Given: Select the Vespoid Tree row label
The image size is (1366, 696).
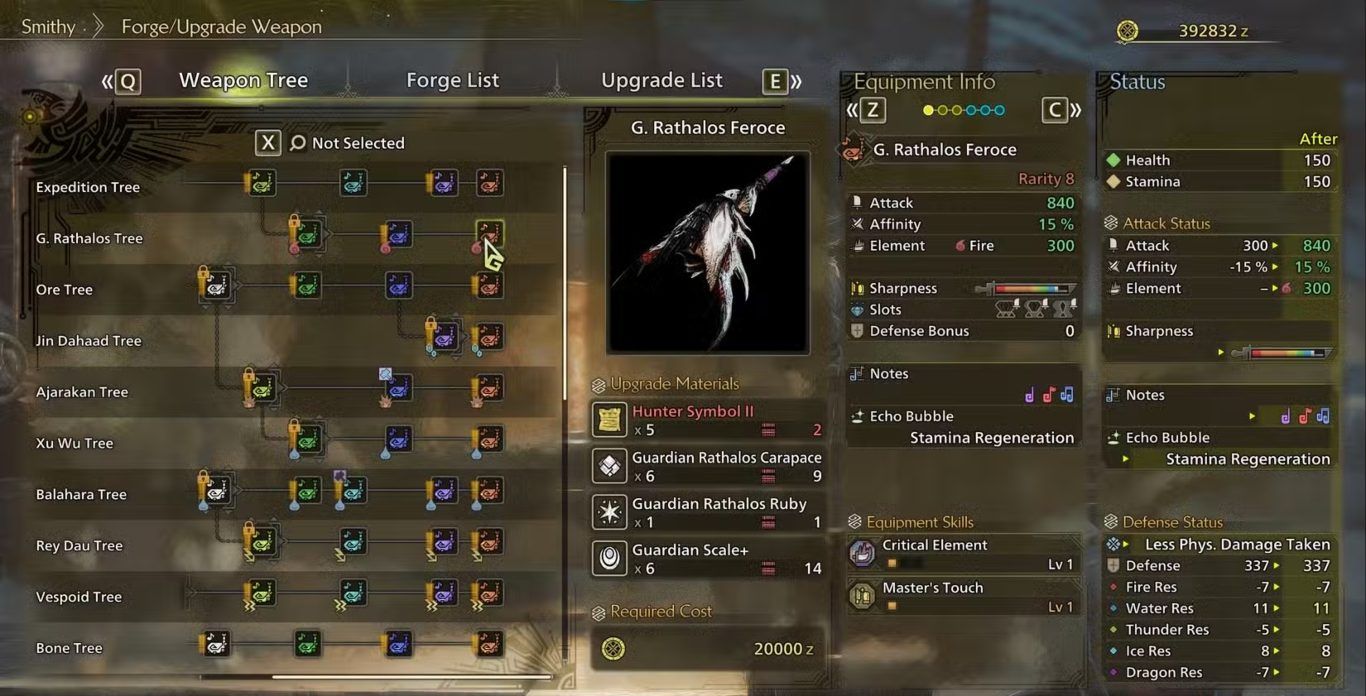Looking at the screenshot, I should (x=78, y=597).
